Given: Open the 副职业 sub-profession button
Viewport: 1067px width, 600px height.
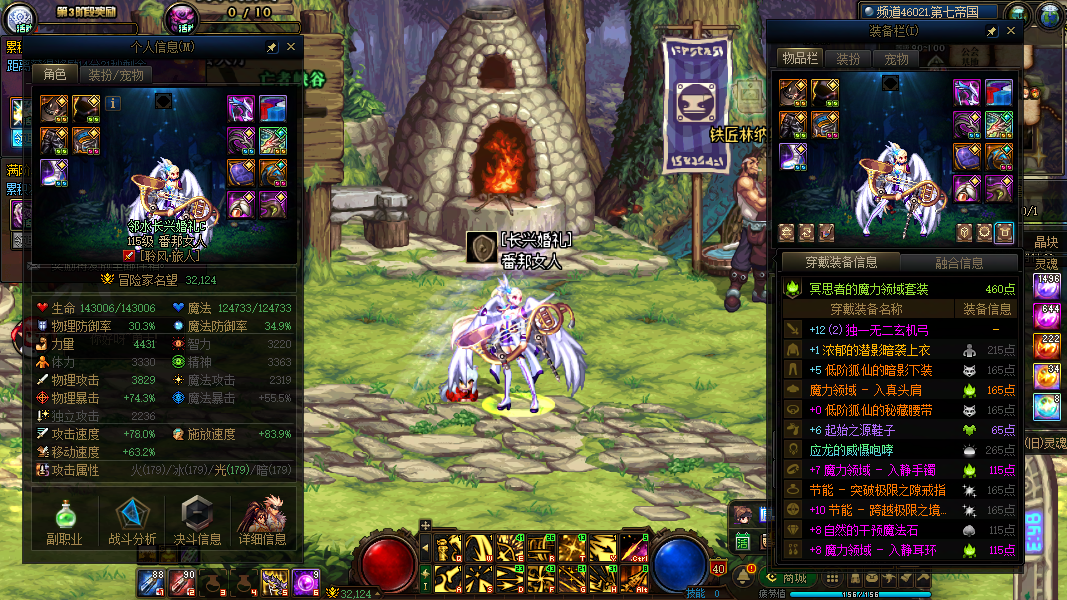Looking at the screenshot, I should [x=63, y=524].
